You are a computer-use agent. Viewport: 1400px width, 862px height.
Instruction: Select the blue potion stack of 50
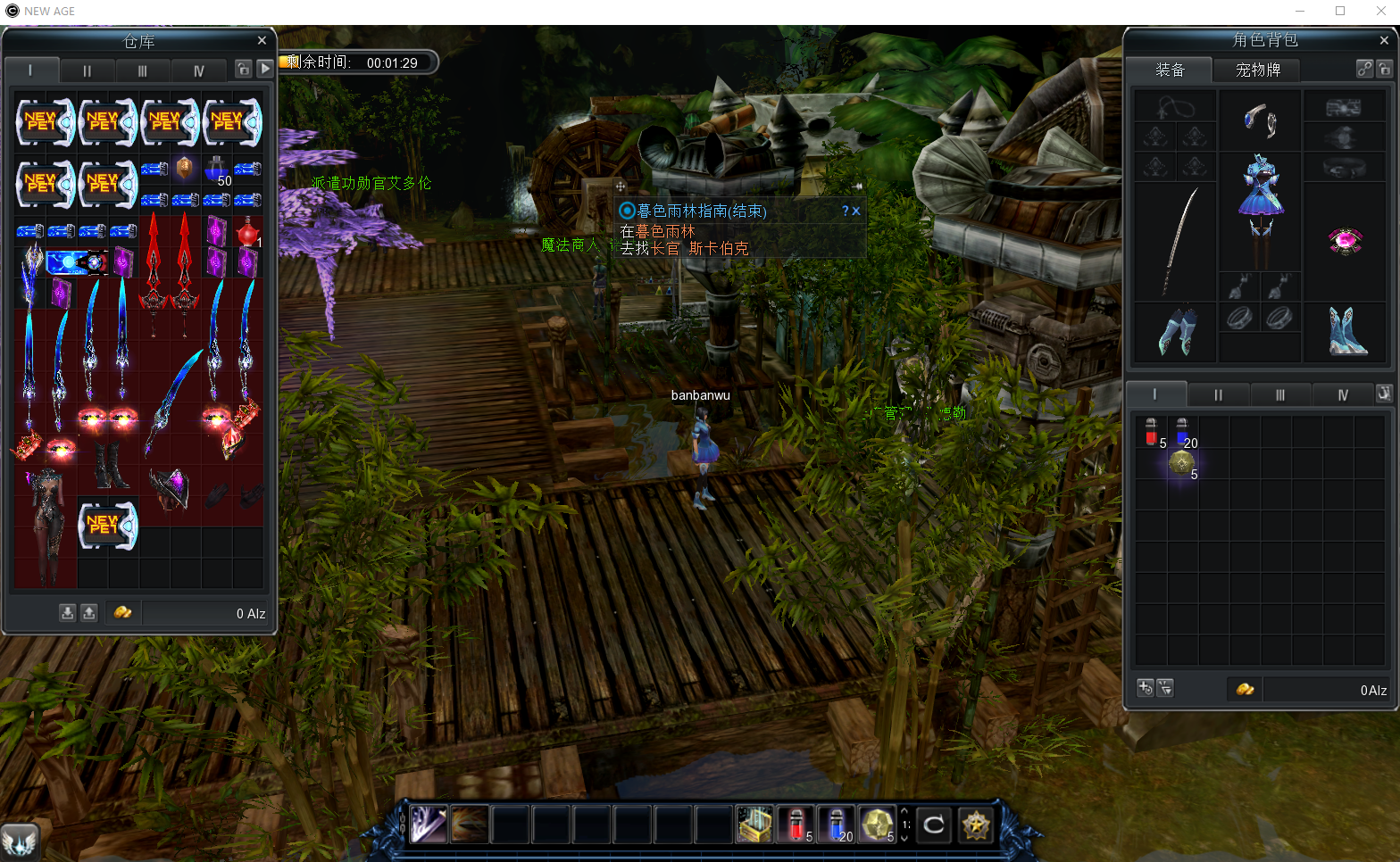point(217,170)
